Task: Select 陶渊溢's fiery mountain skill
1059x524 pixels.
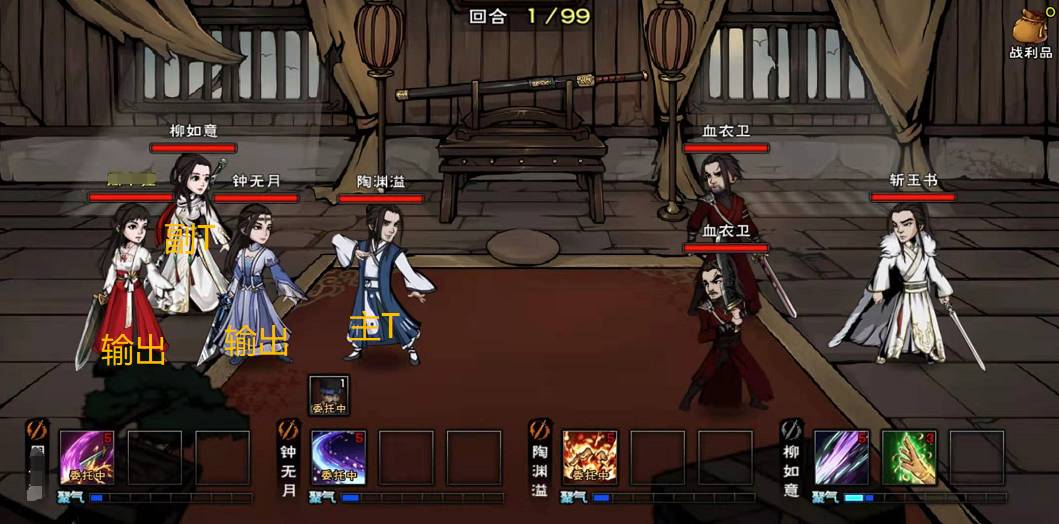Action: coord(589,457)
